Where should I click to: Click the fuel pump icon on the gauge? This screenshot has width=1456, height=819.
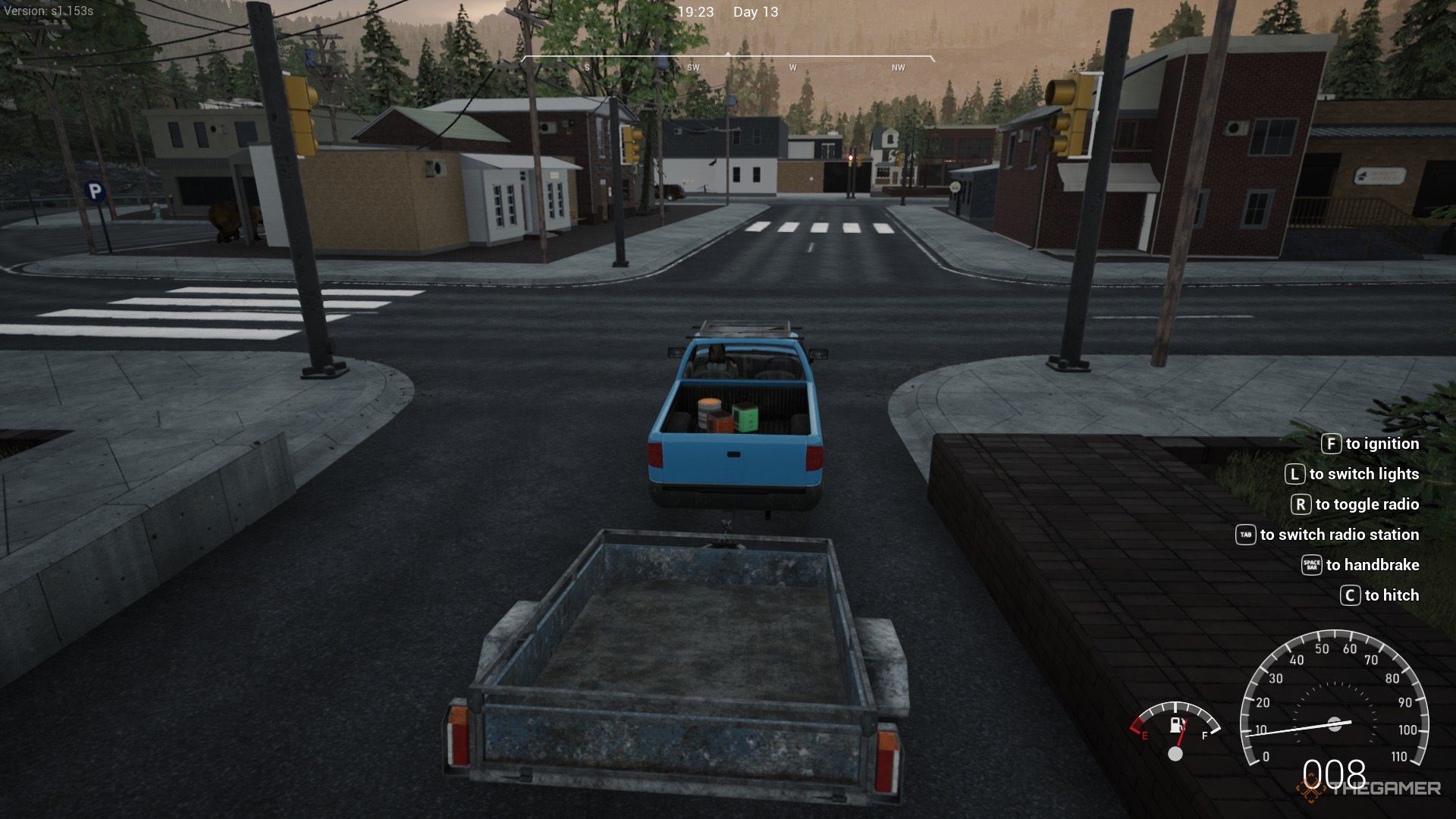point(1175,725)
